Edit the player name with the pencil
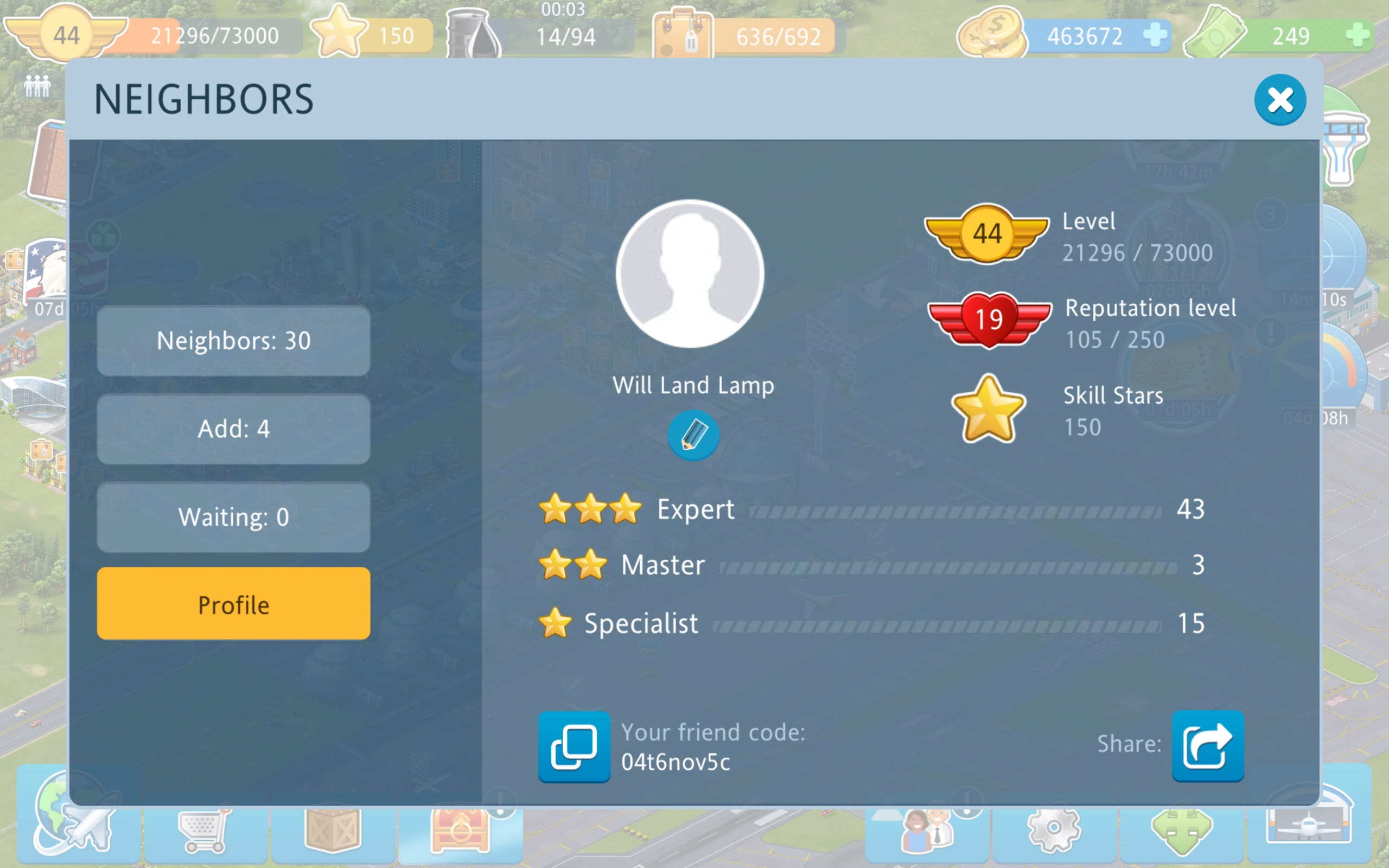1389x868 pixels. (693, 435)
